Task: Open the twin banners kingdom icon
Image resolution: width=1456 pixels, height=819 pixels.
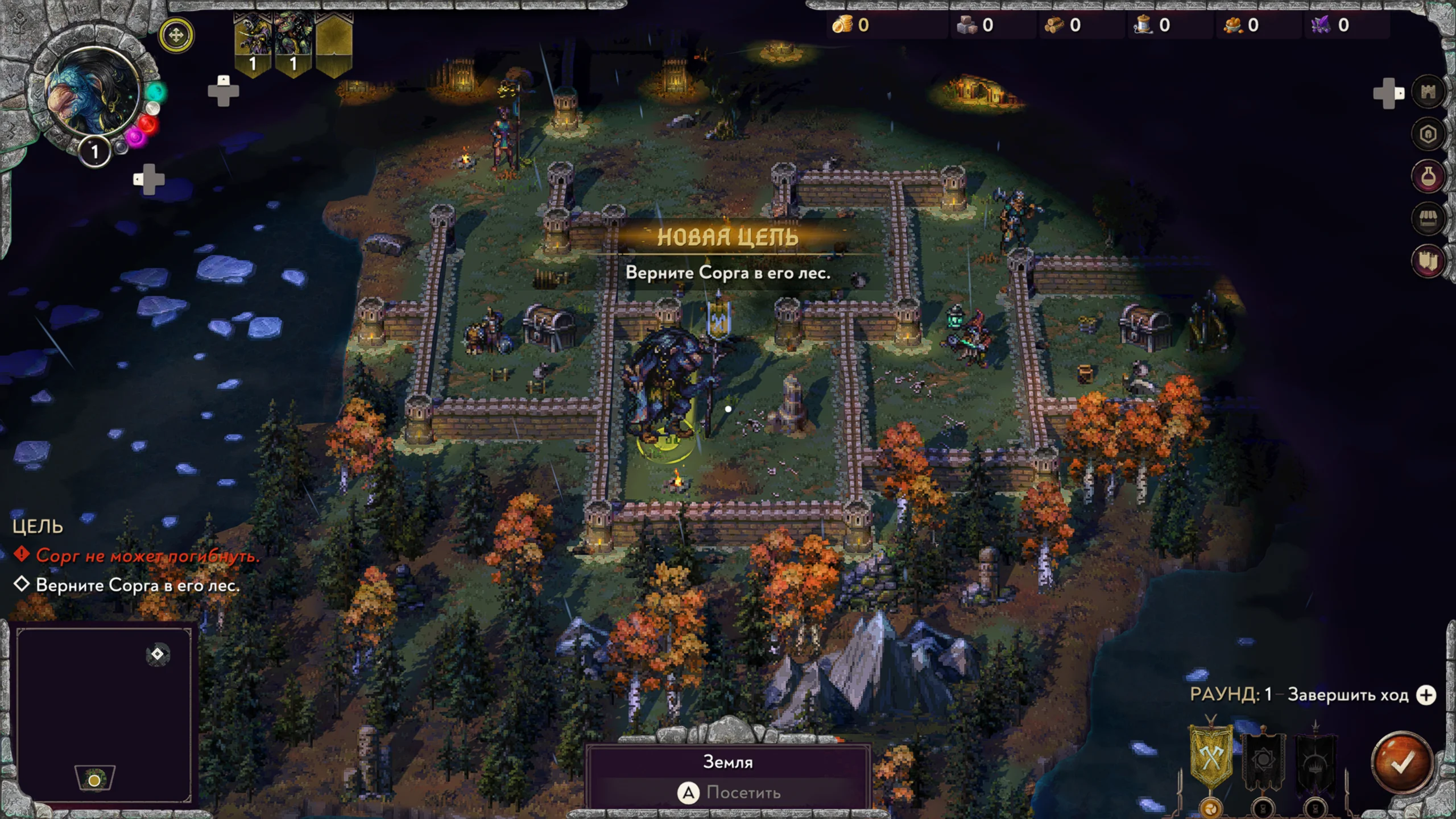Action: (1428, 260)
